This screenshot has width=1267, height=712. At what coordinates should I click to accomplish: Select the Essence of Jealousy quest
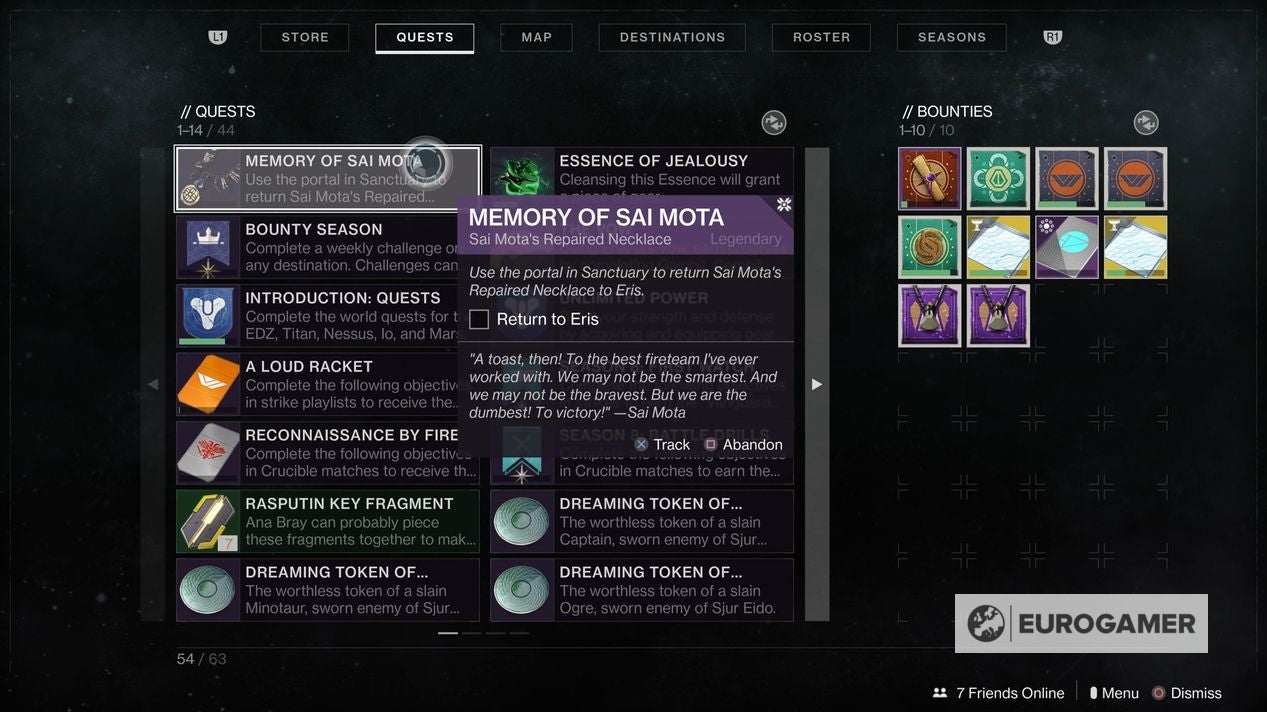click(x=641, y=170)
